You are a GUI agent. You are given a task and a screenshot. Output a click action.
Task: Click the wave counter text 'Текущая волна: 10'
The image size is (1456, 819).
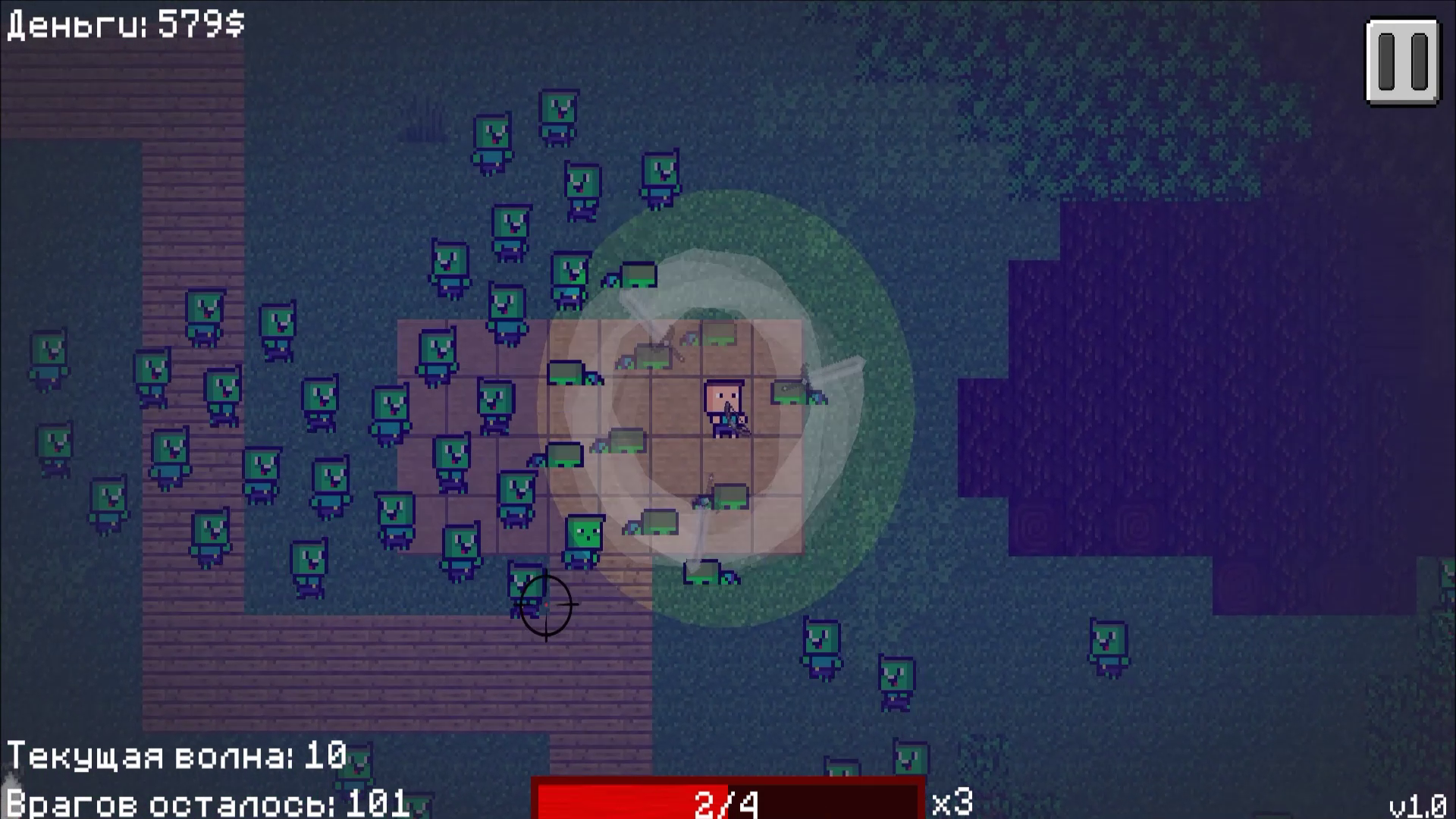pyautogui.click(x=174, y=755)
